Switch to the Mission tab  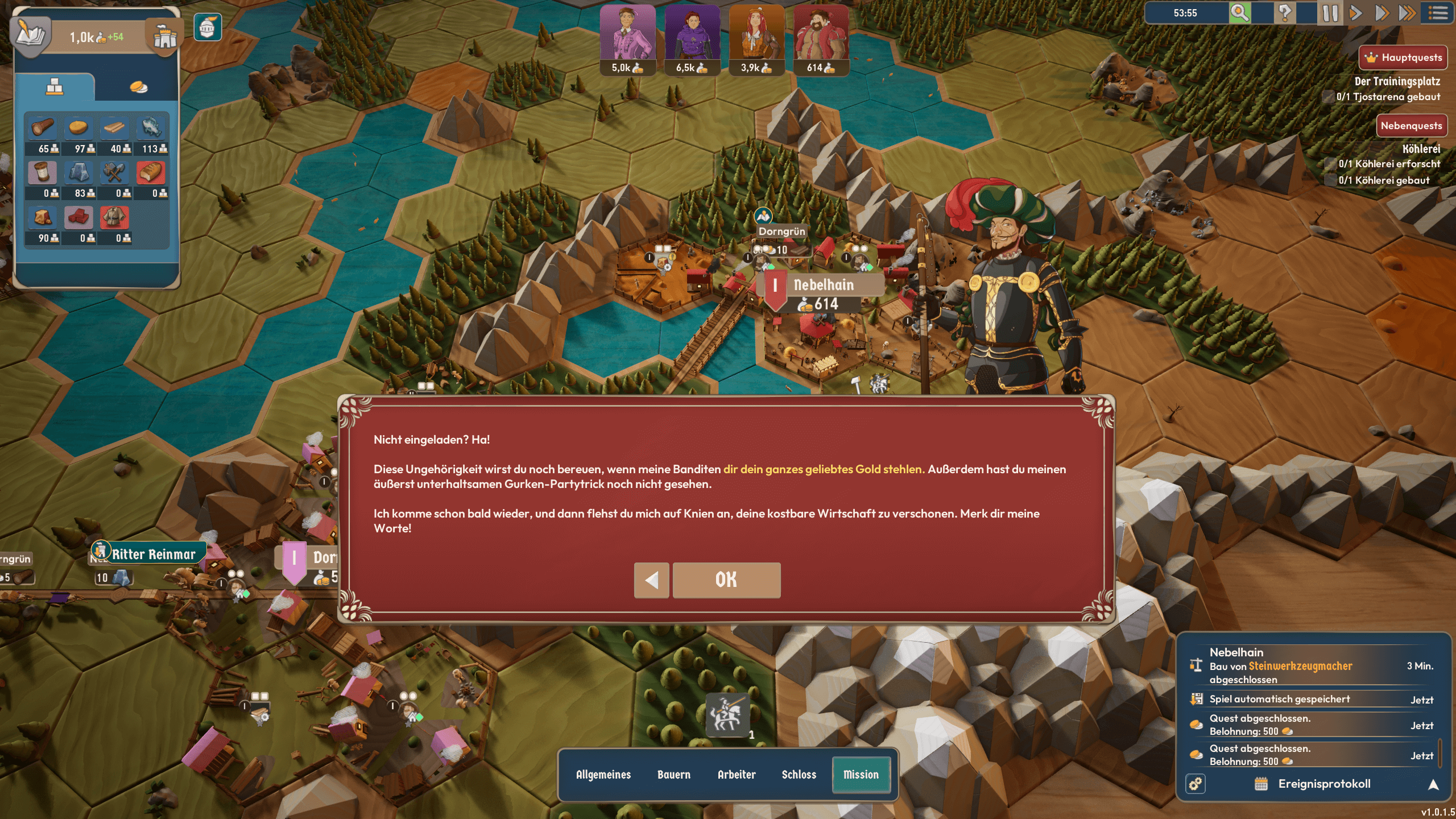coord(861,775)
